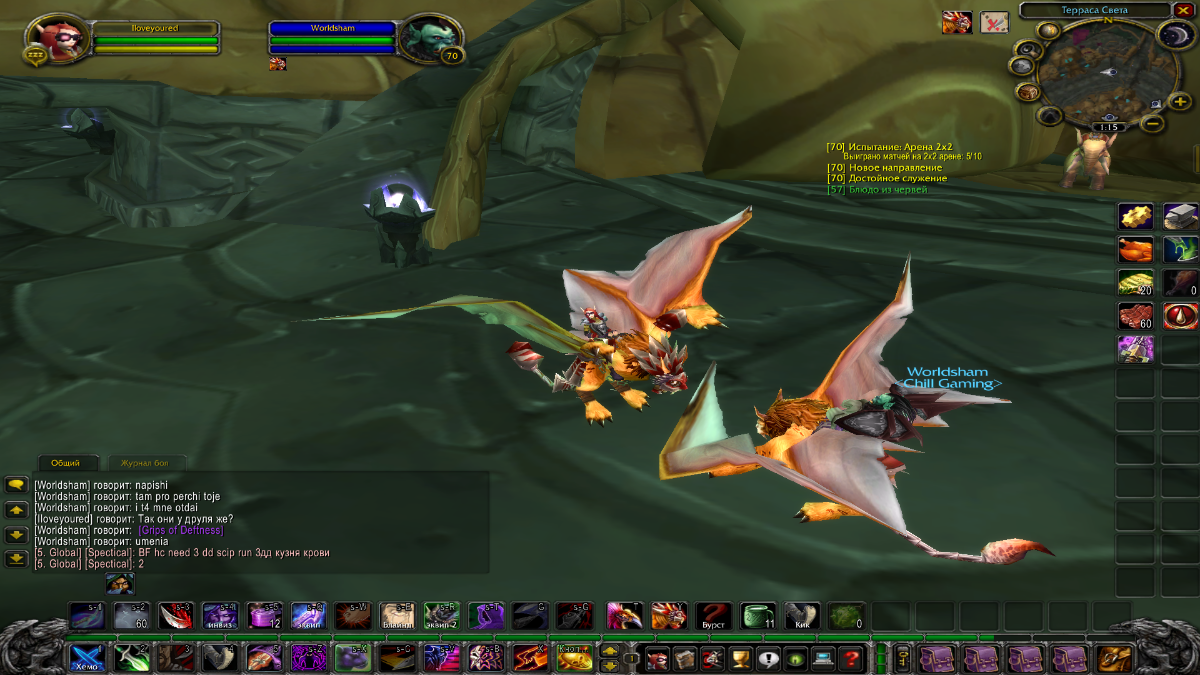
Task: Close the minimap with the X button
Action: click(1184, 10)
